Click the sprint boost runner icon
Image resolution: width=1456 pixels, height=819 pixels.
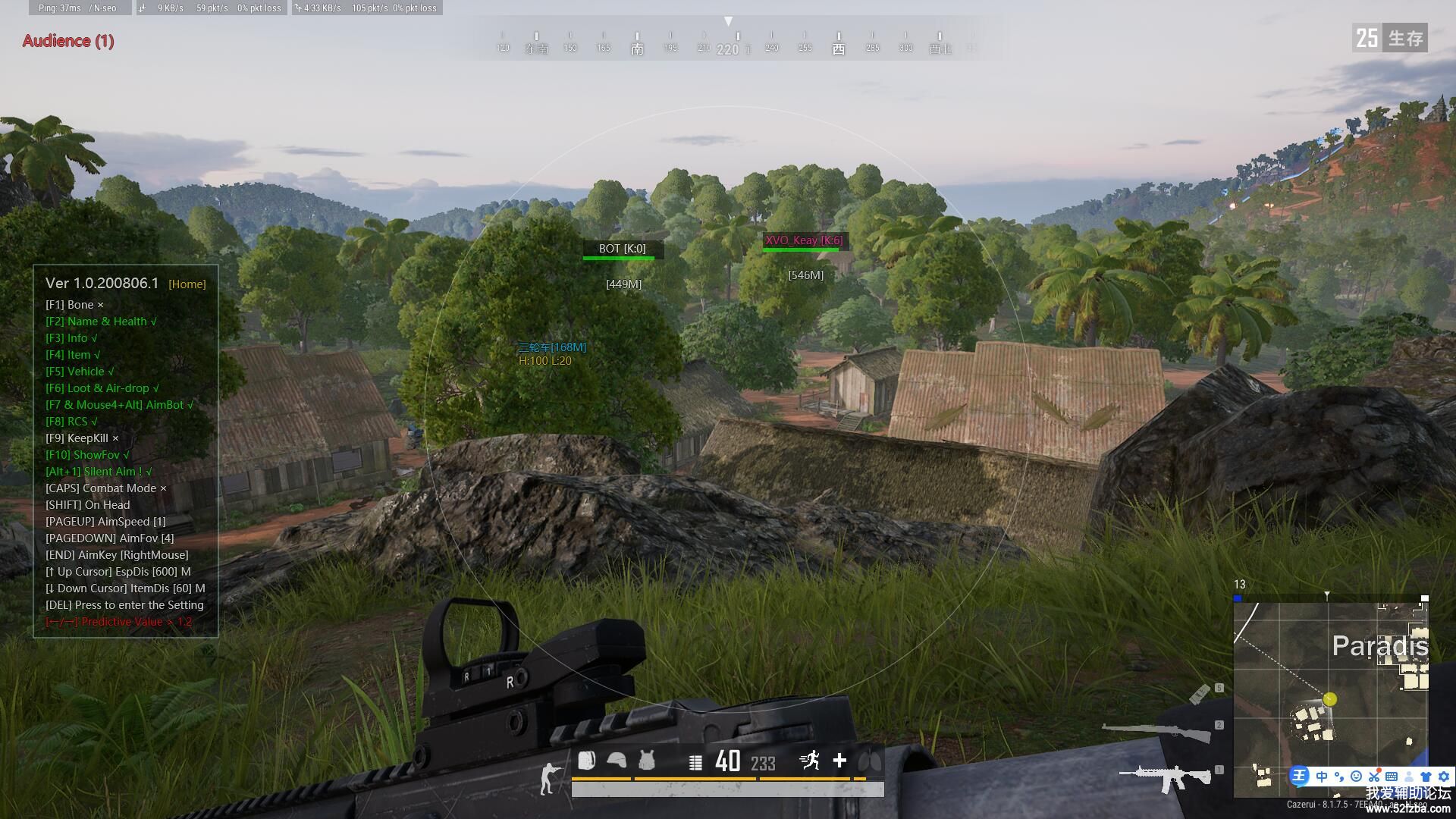point(810,761)
